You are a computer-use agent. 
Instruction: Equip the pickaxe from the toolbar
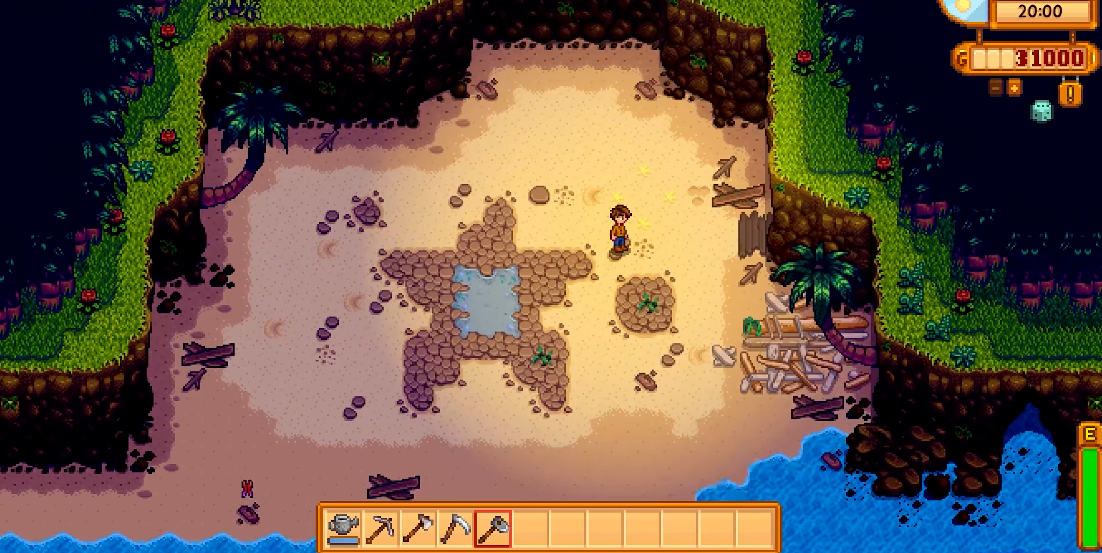click(380, 527)
